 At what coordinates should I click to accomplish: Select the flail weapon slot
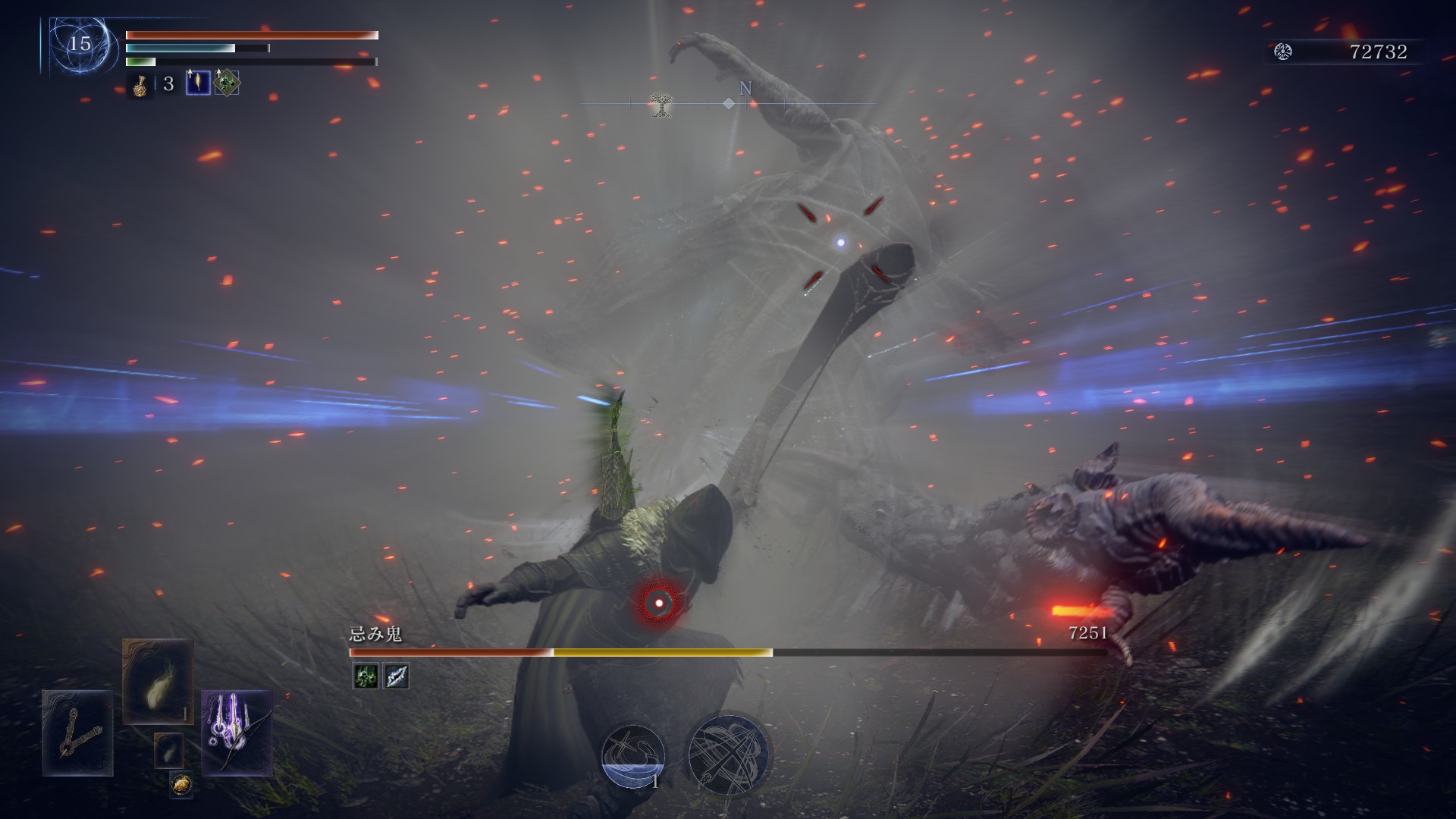click(x=77, y=733)
